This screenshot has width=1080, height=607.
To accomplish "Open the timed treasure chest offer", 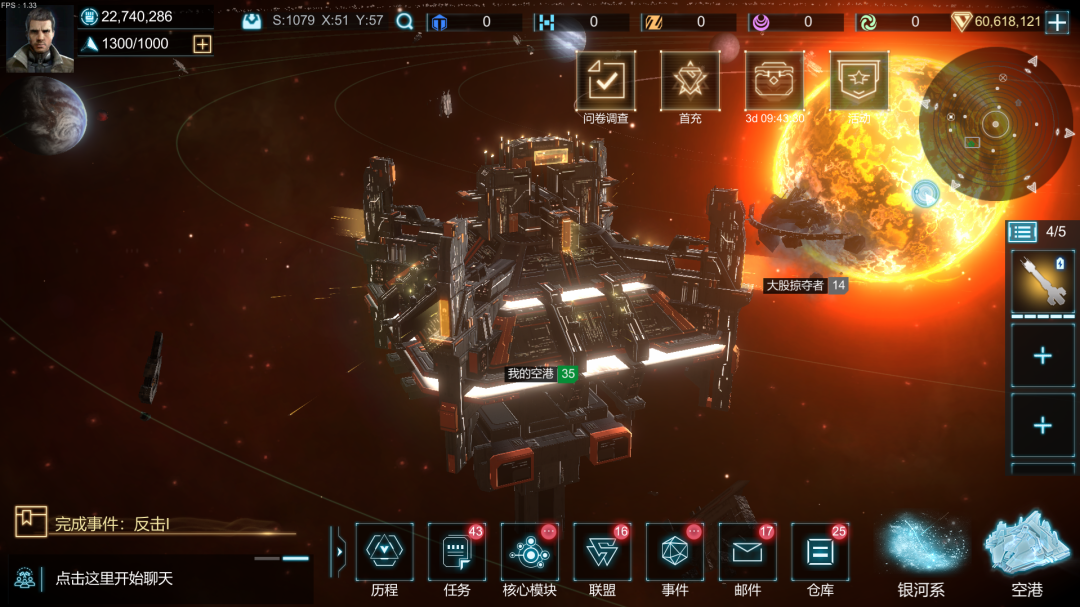I will pos(774,82).
